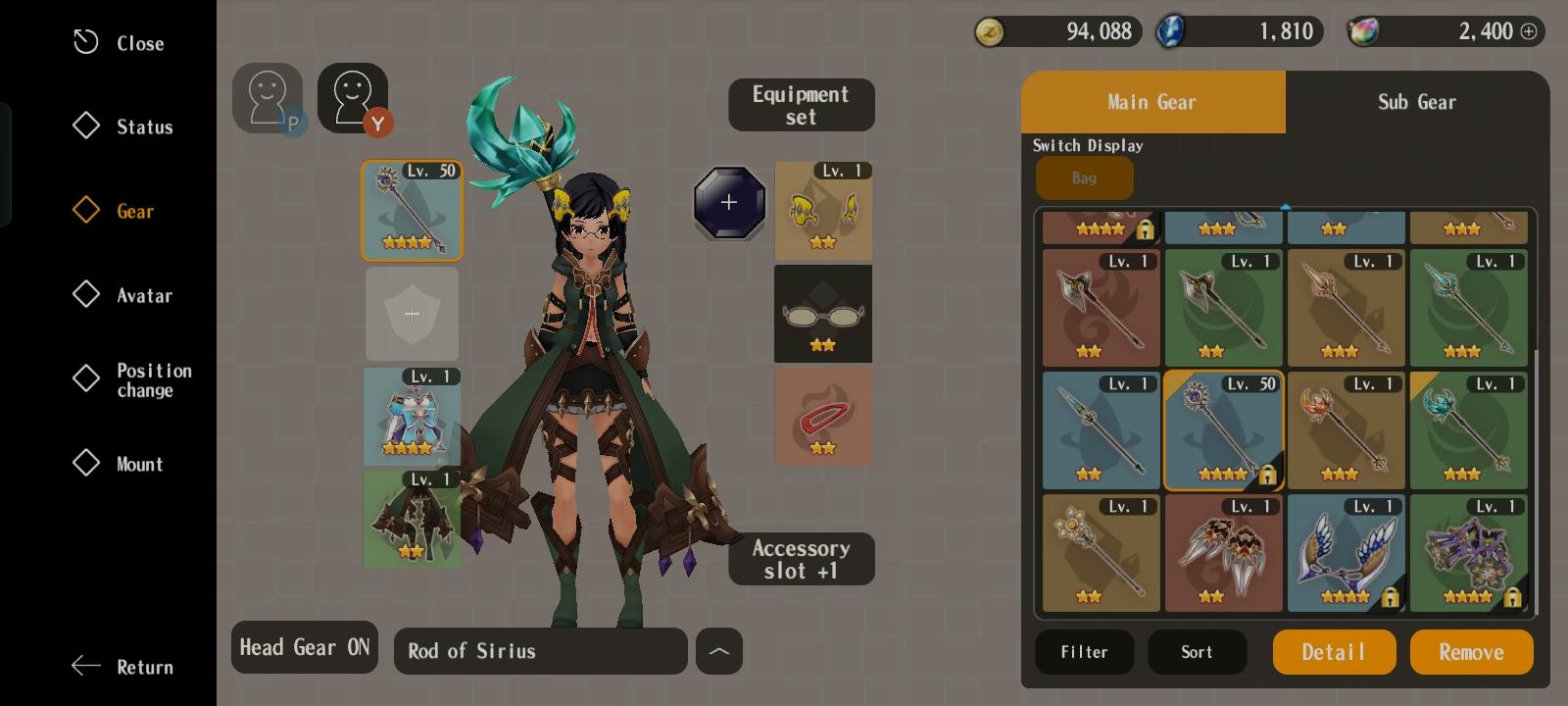Open the Status menu
This screenshot has width=1568, height=706.
pyautogui.click(x=124, y=126)
